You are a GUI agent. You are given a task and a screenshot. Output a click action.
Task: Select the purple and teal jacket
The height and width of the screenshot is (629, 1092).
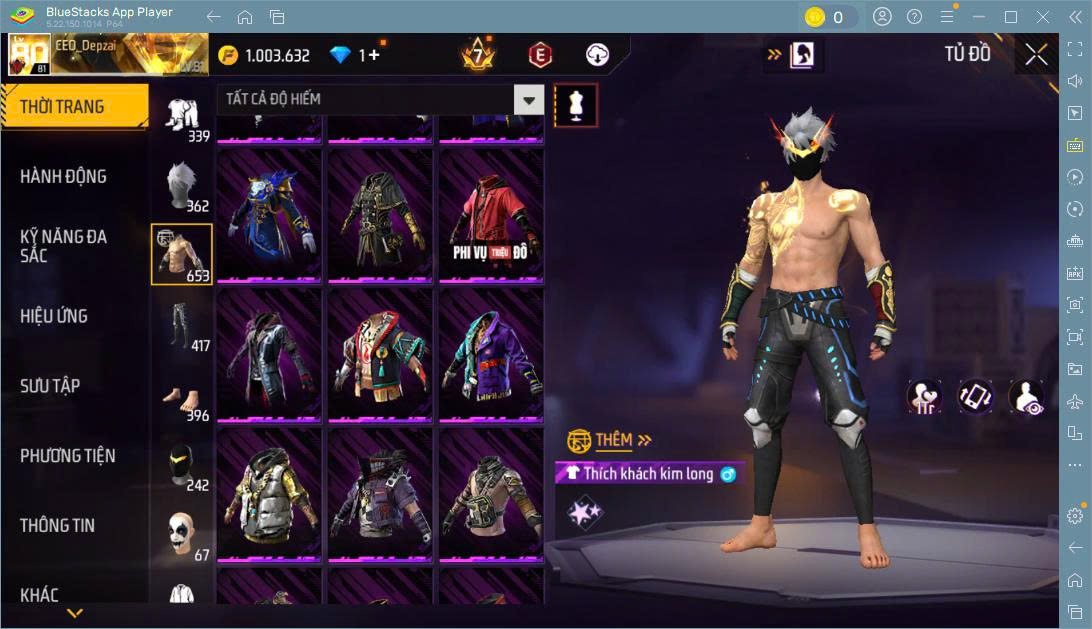pyautogui.click(x=490, y=353)
